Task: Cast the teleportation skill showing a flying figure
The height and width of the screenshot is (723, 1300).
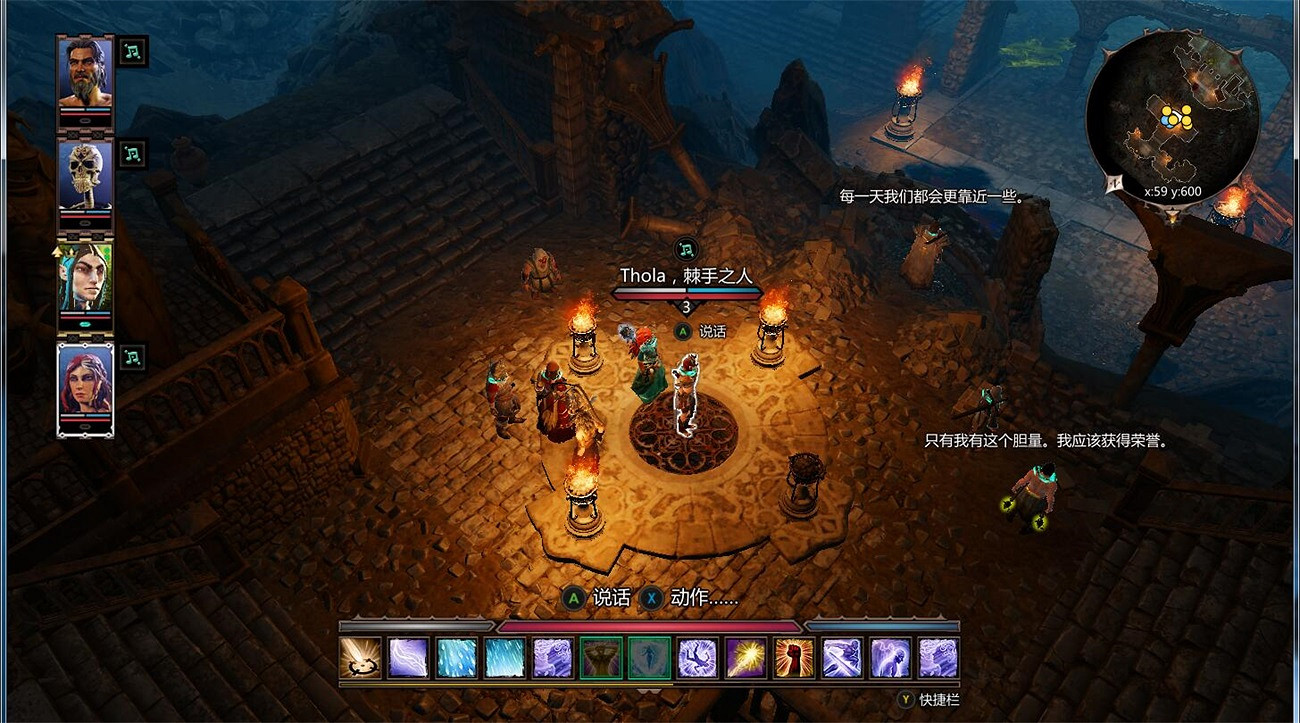Action: click(x=696, y=657)
